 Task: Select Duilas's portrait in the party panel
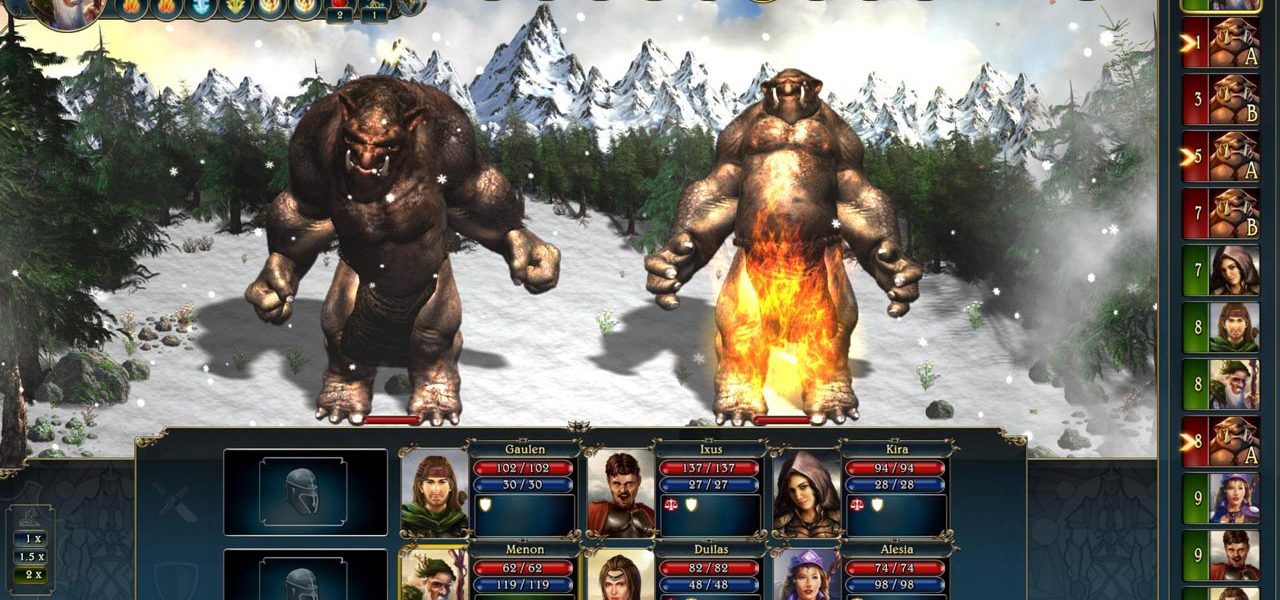pyautogui.click(x=620, y=576)
